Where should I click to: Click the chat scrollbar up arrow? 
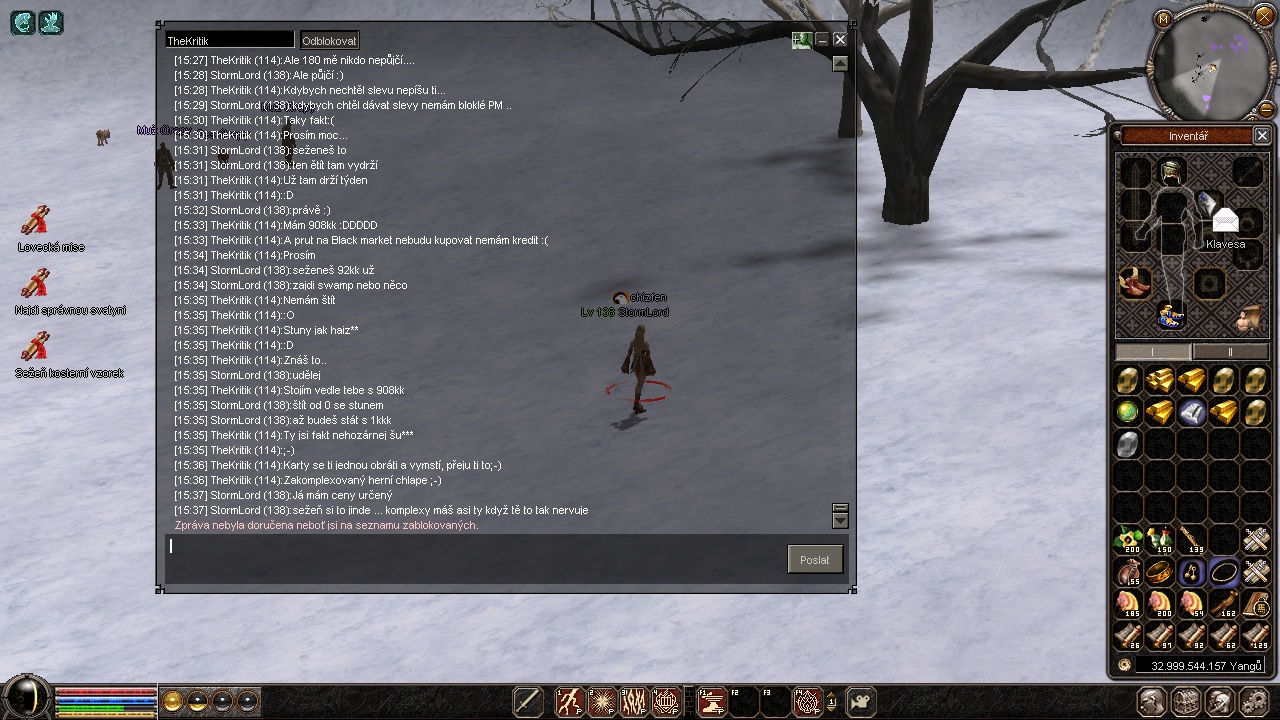840,64
